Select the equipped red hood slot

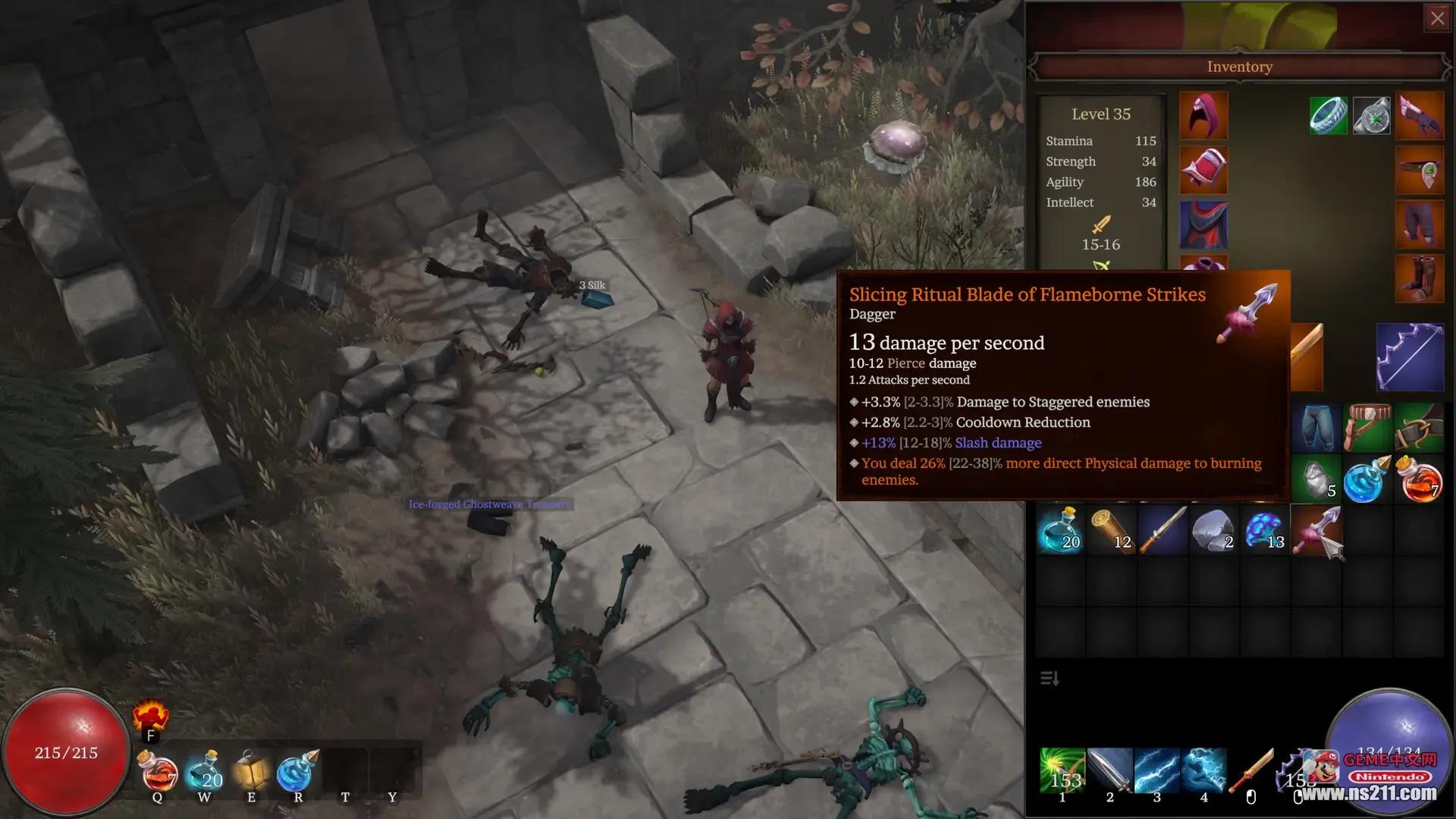pos(1203,115)
